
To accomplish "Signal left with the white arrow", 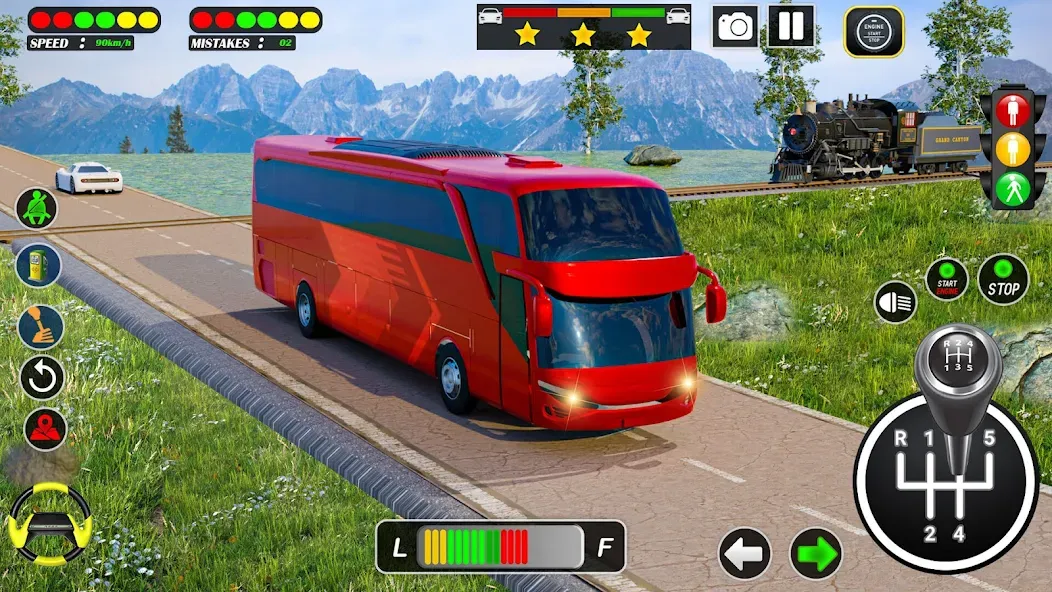I will (745, 553).
